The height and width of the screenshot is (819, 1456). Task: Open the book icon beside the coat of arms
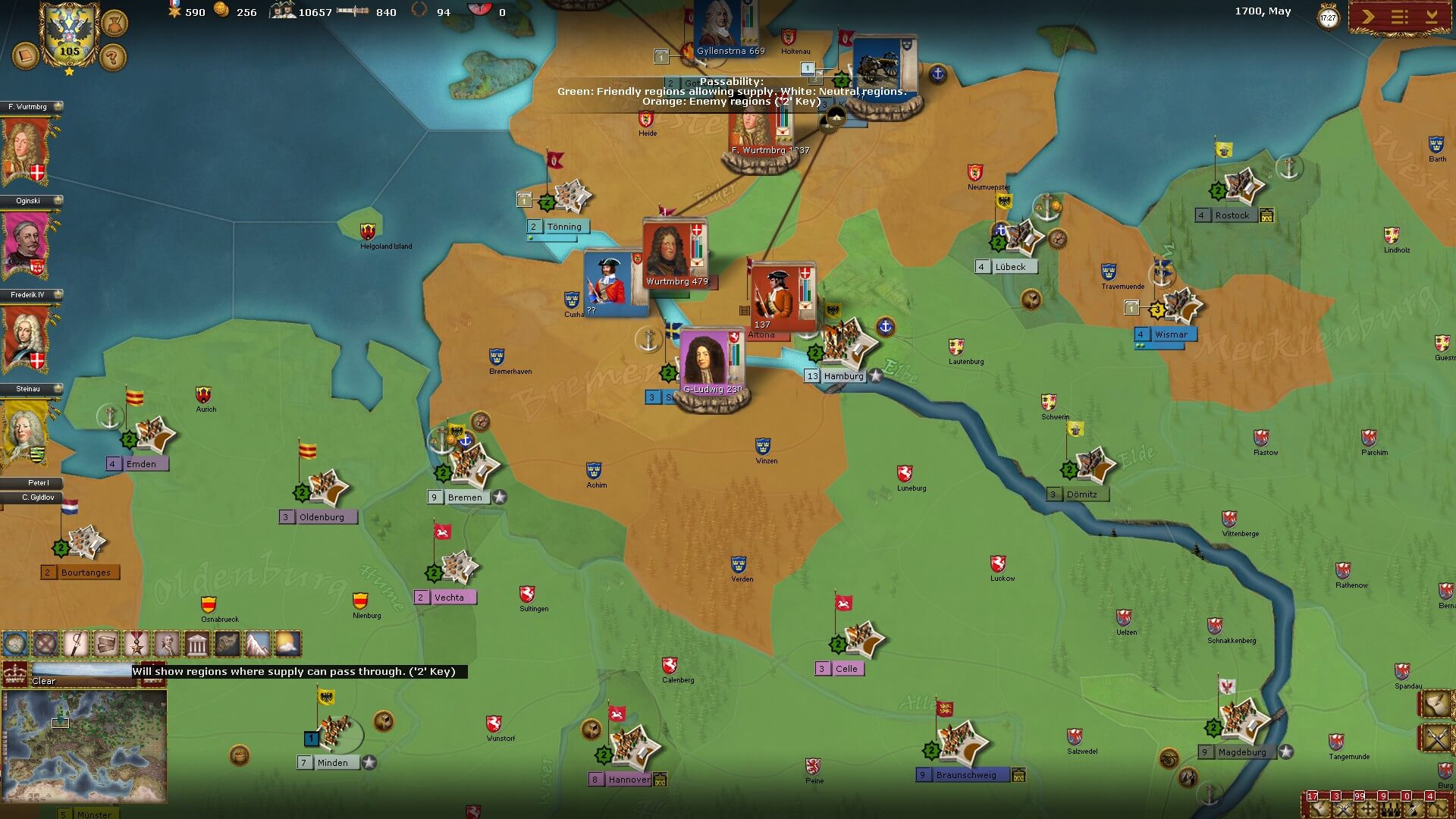tap(25, 55)
